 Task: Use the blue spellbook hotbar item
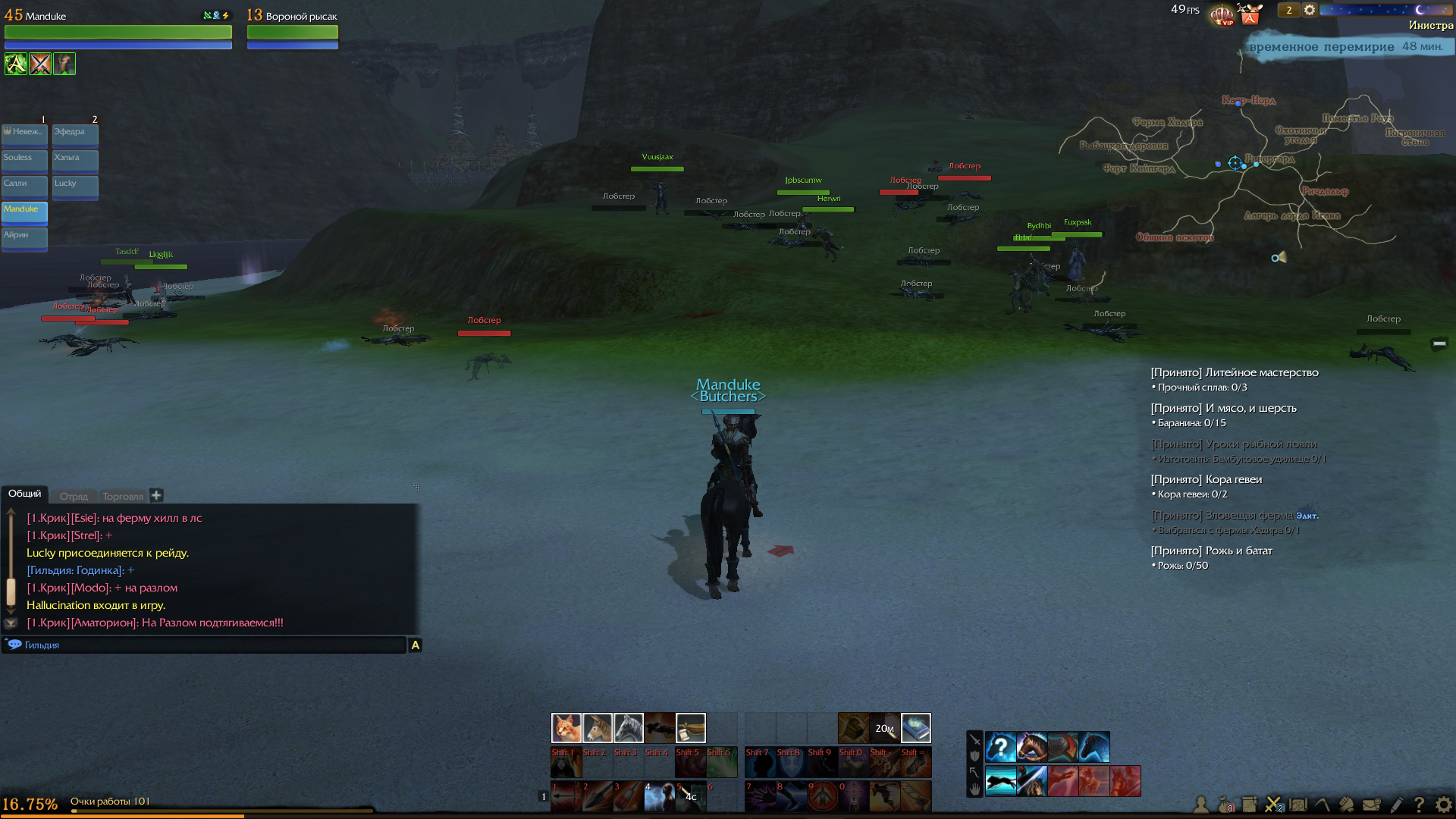(915, 728)
